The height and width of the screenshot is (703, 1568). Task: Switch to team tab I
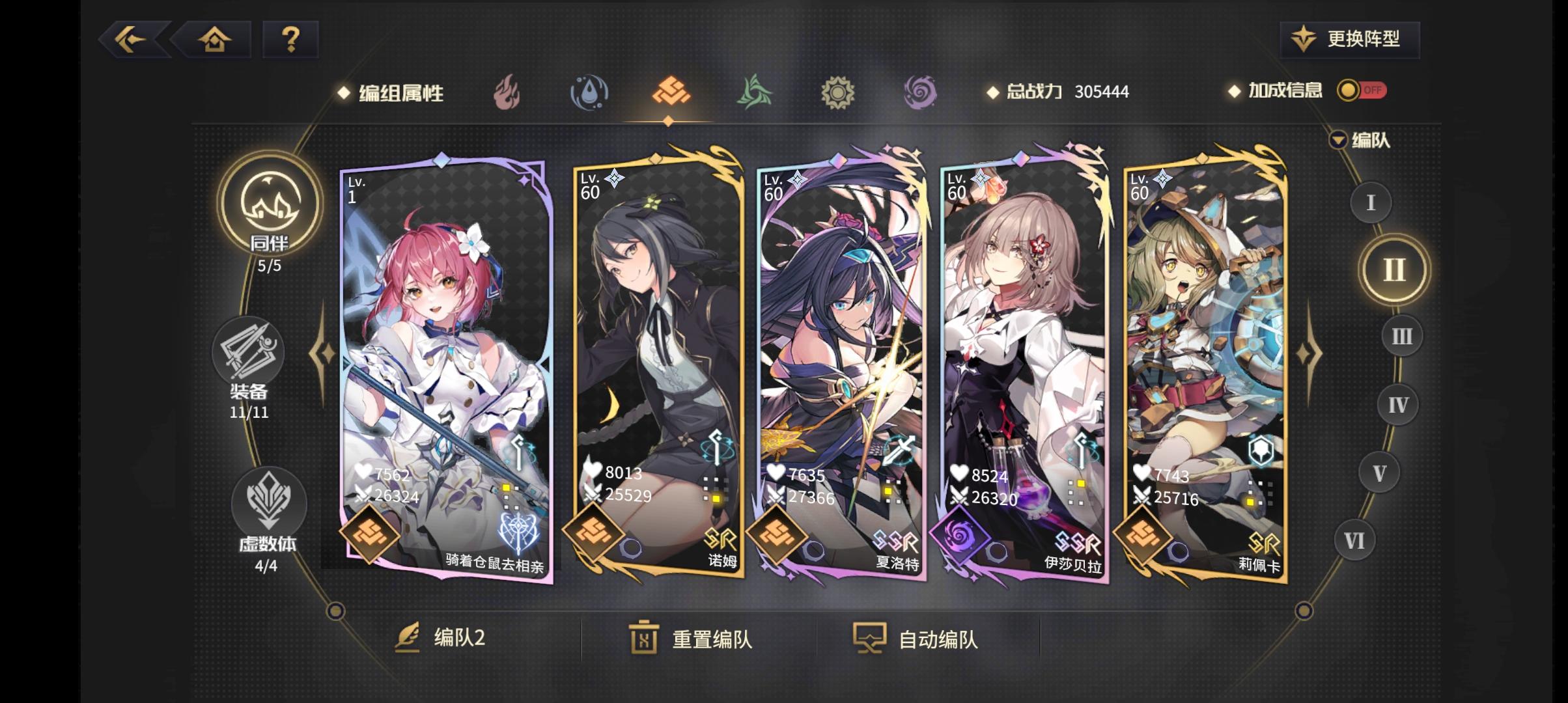[1371, 203]
